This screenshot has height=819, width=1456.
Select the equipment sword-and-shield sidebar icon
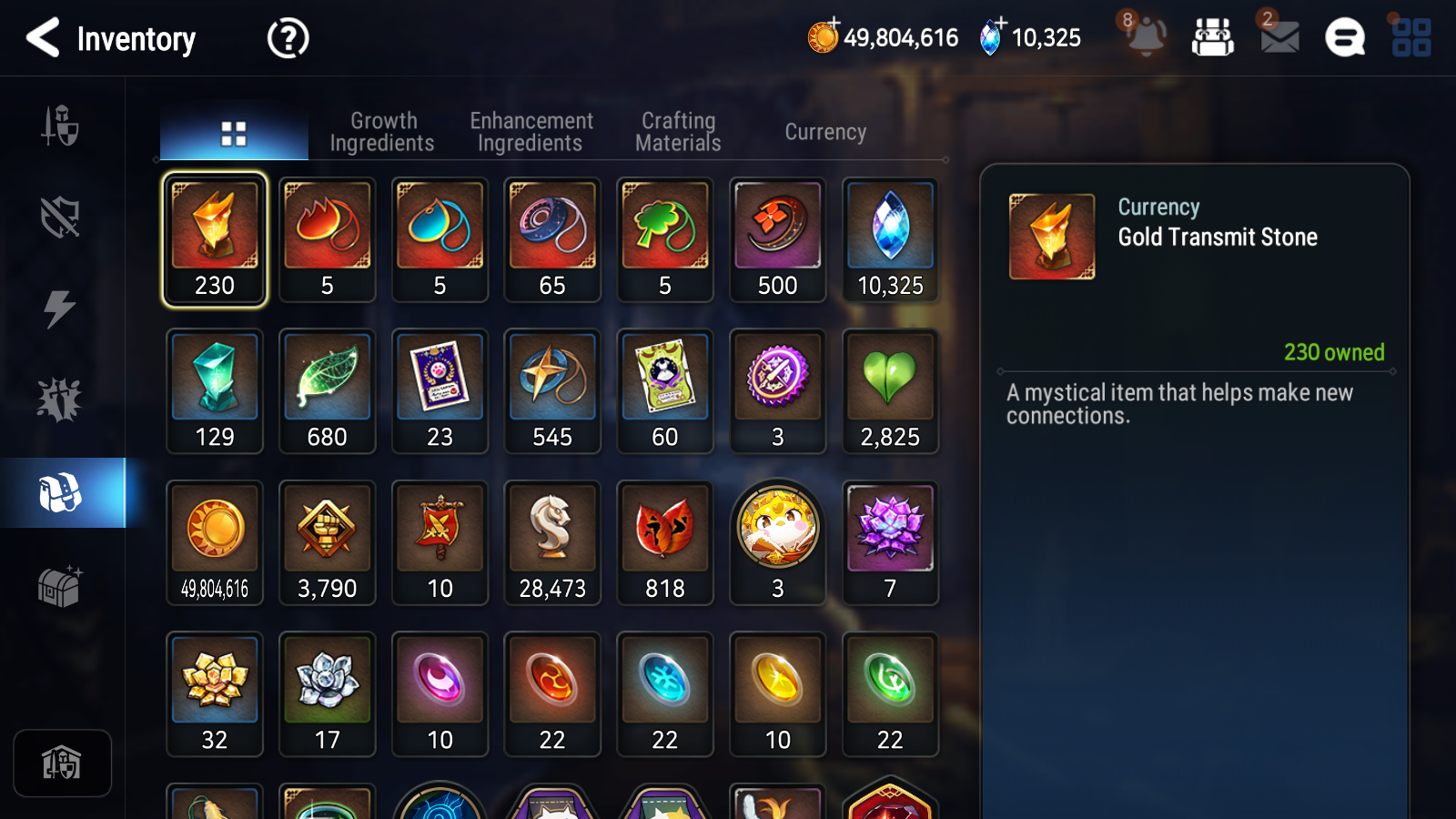pos(60,127)
